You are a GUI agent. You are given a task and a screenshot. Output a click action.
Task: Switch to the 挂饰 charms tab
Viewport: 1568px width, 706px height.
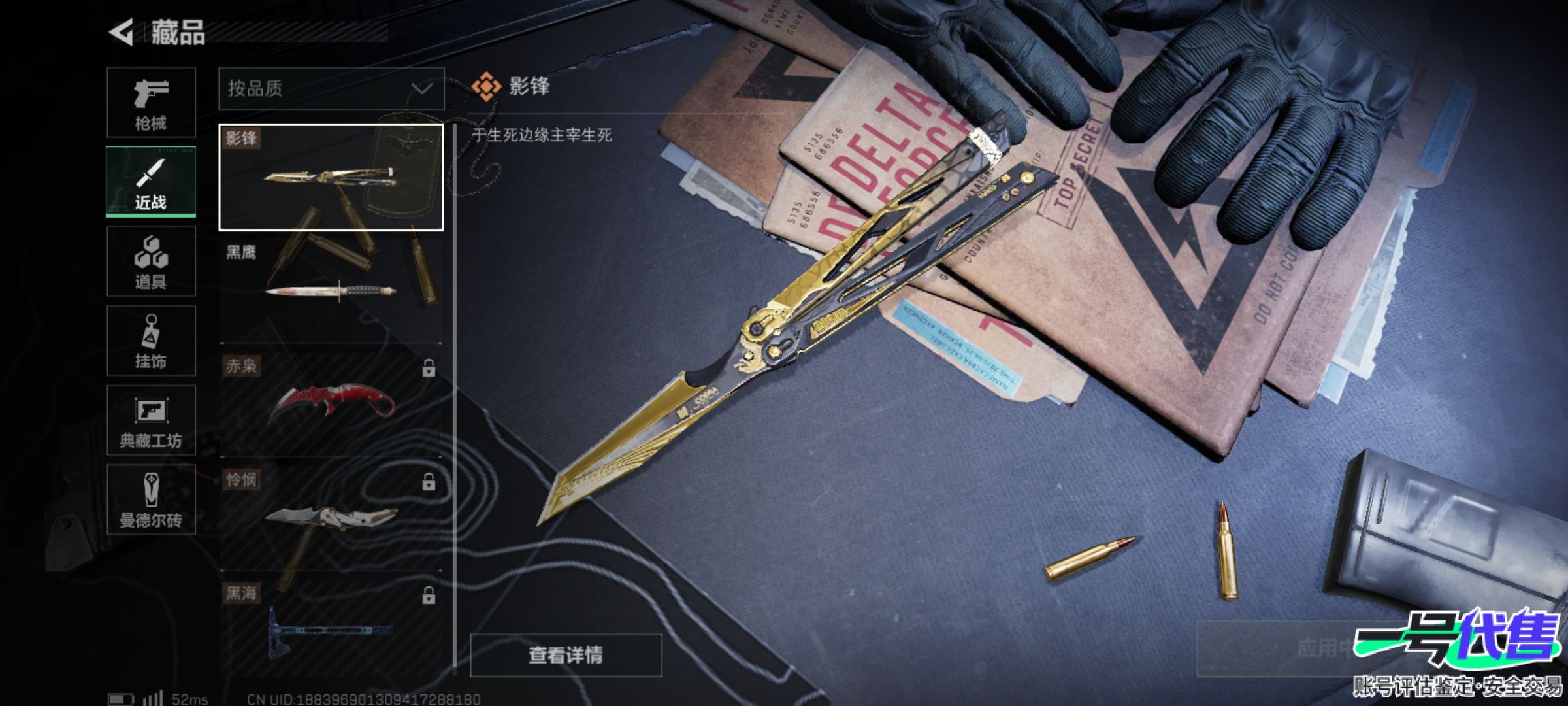tap(151, 341)
